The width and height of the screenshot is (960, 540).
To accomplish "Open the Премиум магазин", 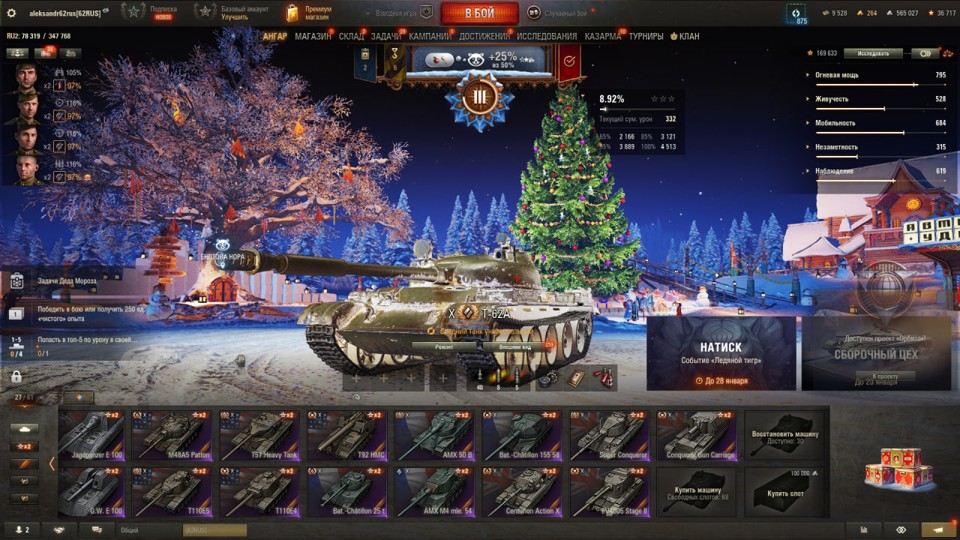I will tap(308, 13).
